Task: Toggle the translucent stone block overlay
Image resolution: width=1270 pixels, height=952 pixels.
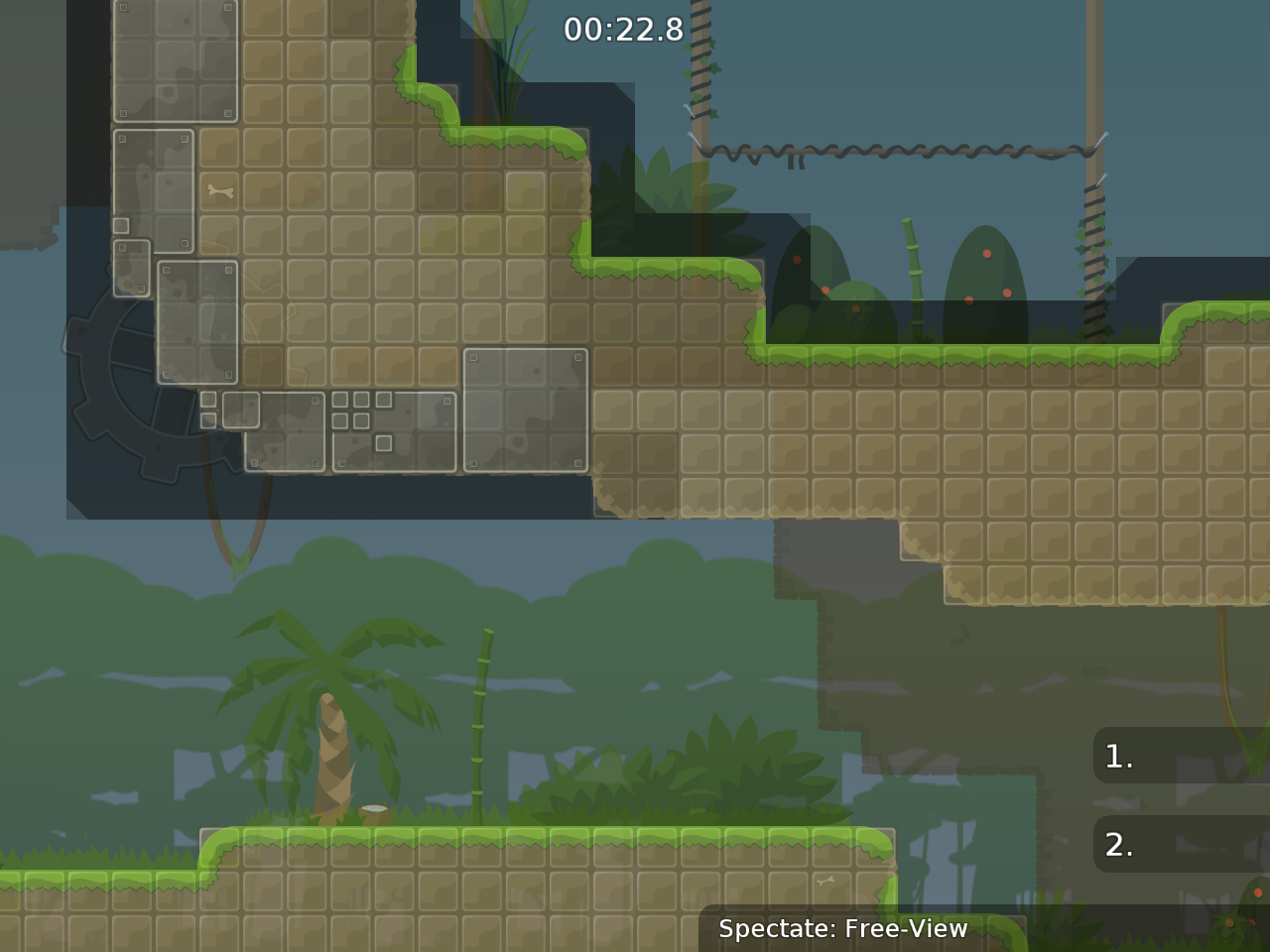Action: pos(526,412)
